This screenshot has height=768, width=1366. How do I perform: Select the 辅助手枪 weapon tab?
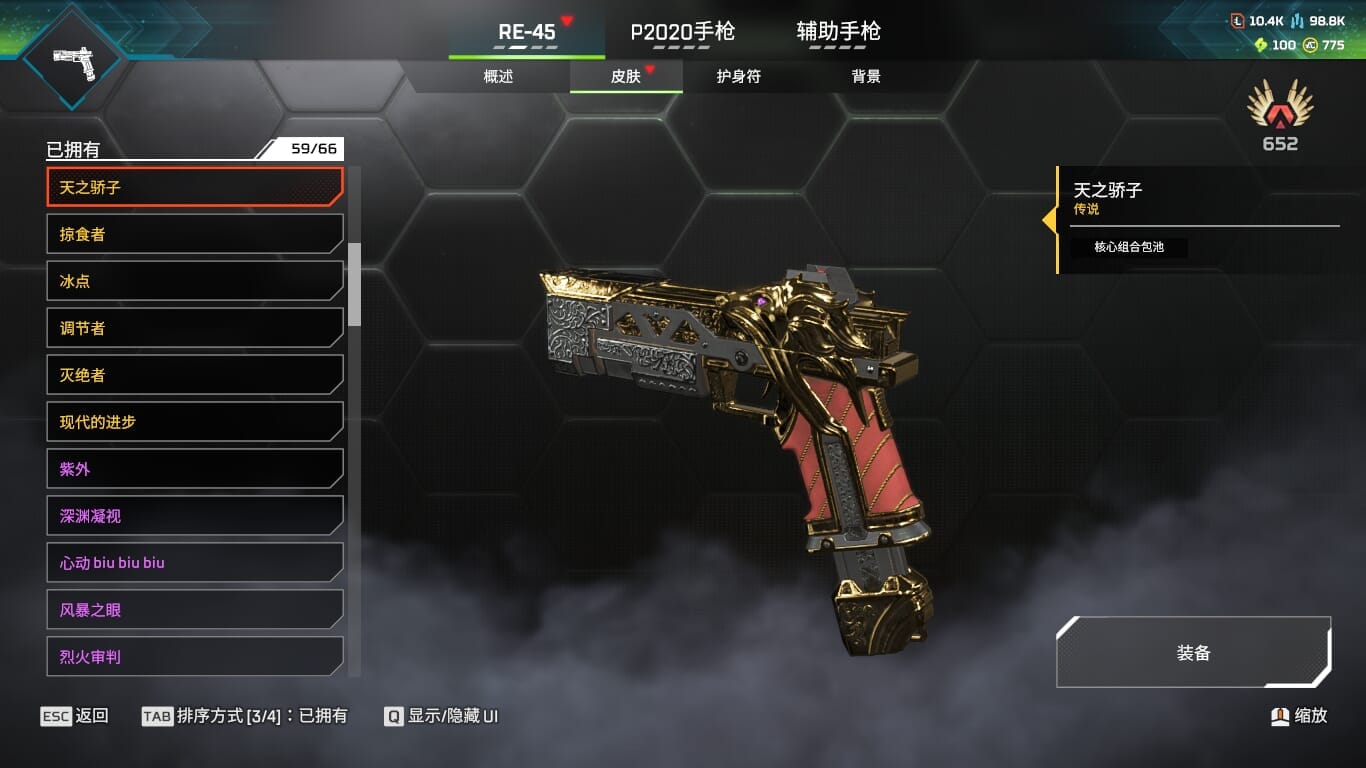[x=838, y=32]
